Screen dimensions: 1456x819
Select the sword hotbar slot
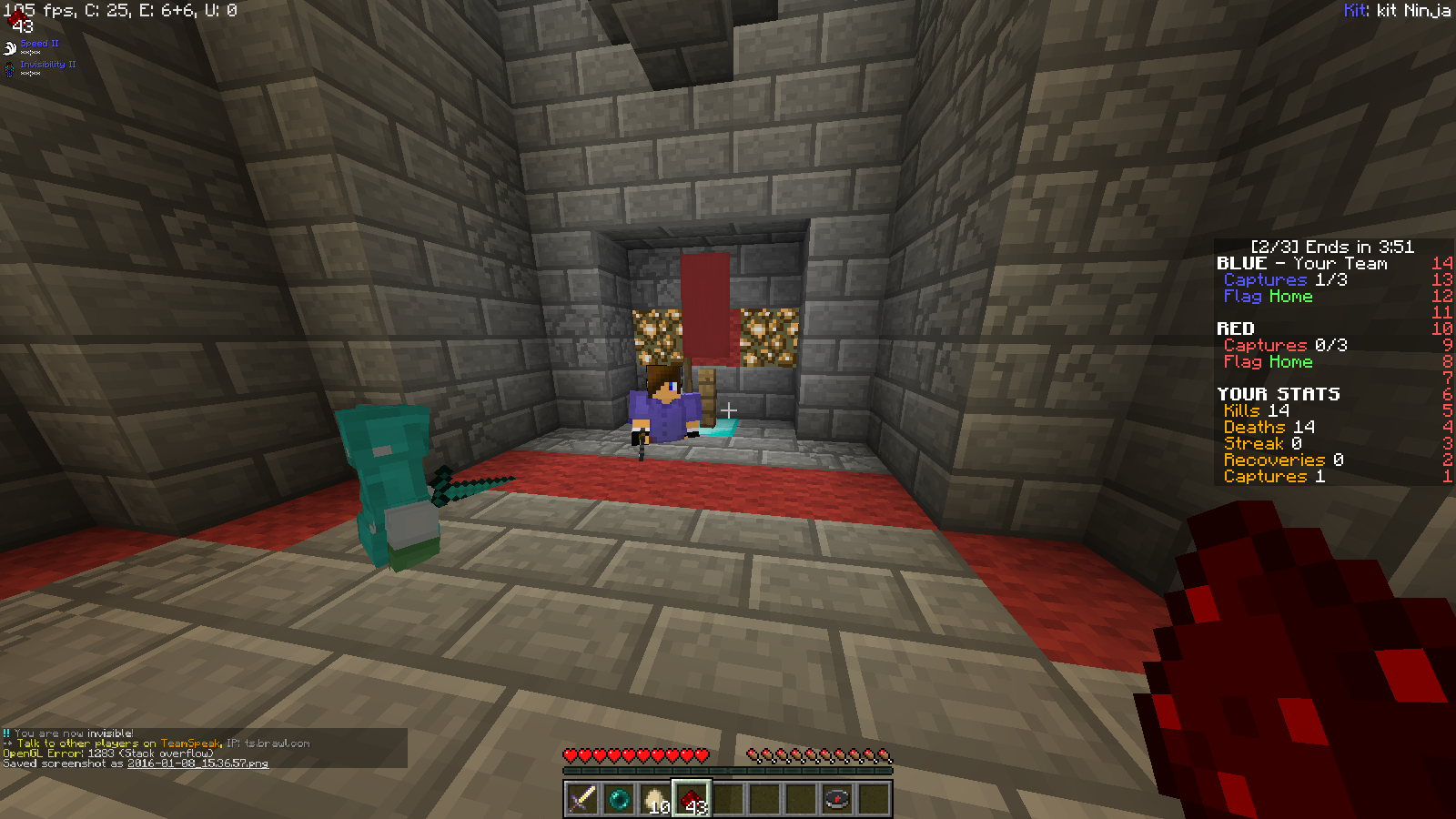tap(582, 800)
